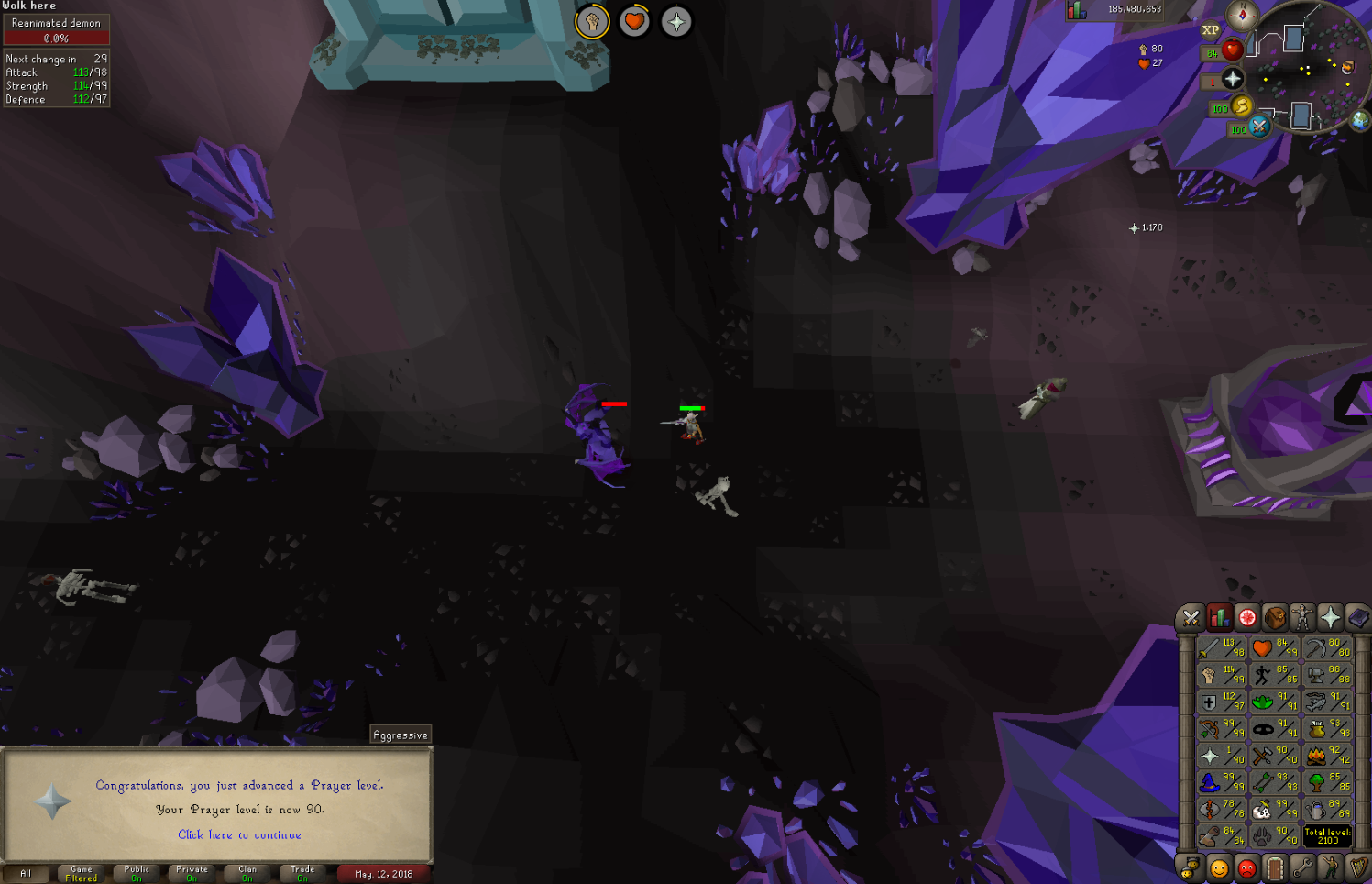Toggle Public chat off

coord(136,873)
